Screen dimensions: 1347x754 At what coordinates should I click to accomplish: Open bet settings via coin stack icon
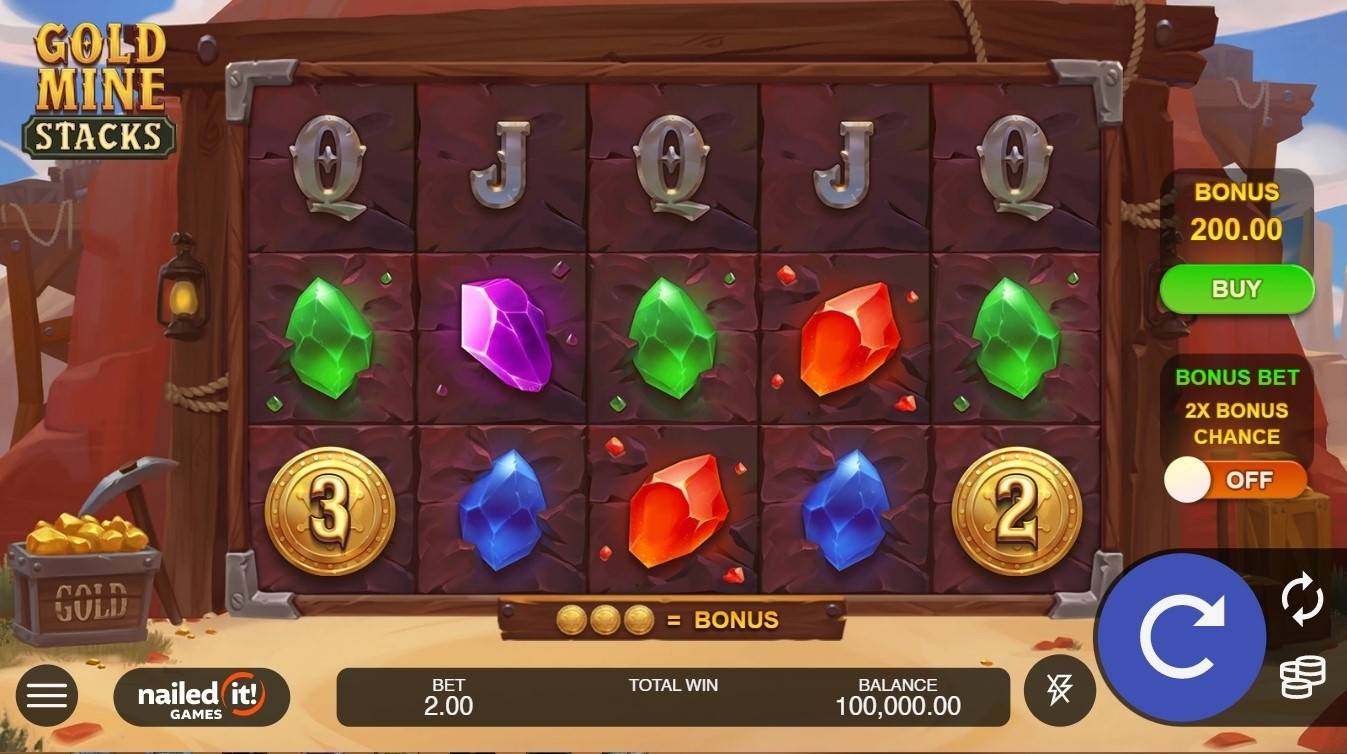point(1302,677)
